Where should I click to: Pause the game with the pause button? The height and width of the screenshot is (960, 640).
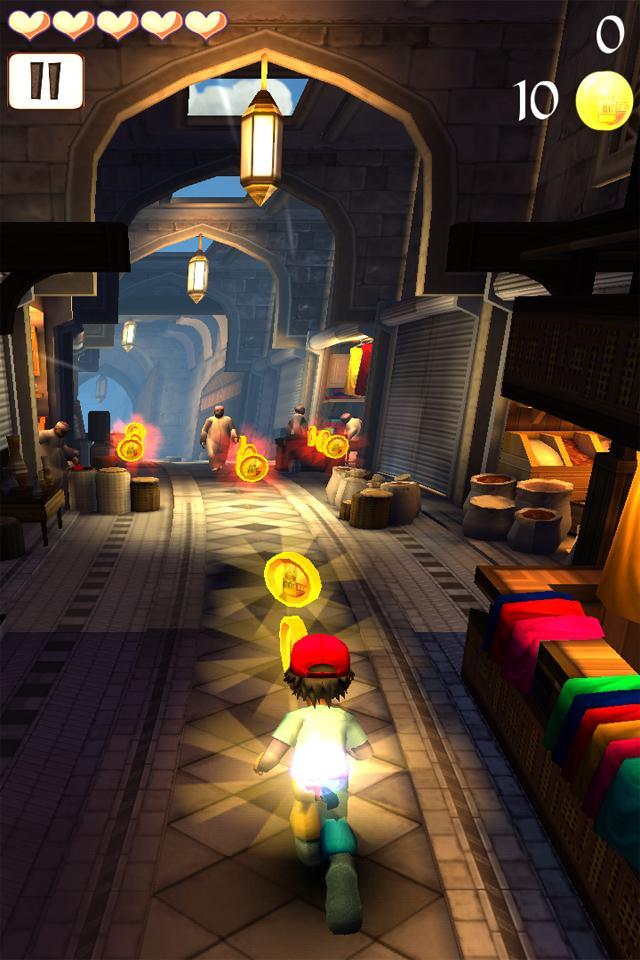click(x=45, y=81)
